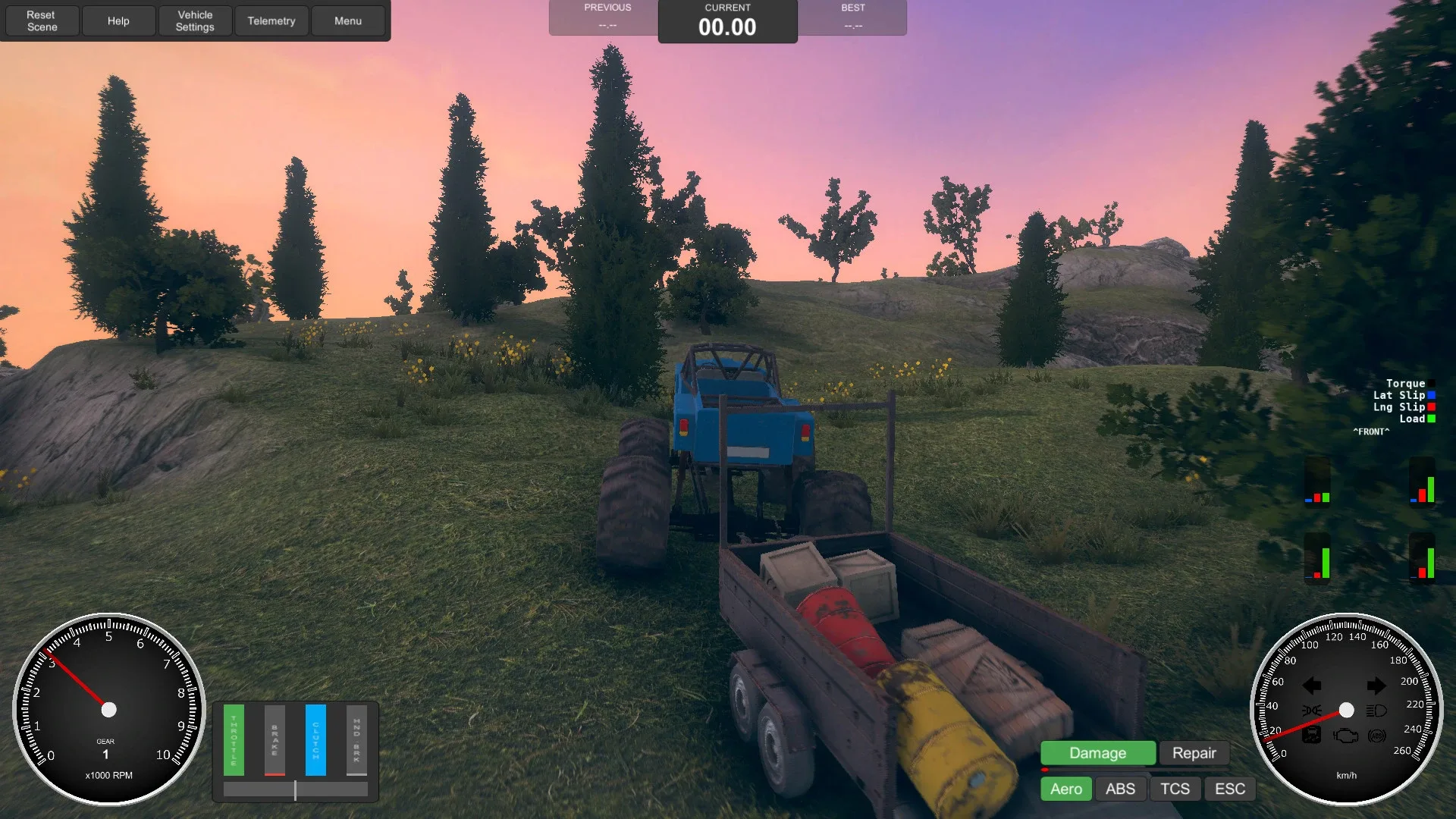The height and width of the screenshot is (819, 1456).
Task: Click the right turn signal indicator on the speedometer
Action: coord(1376,685)
